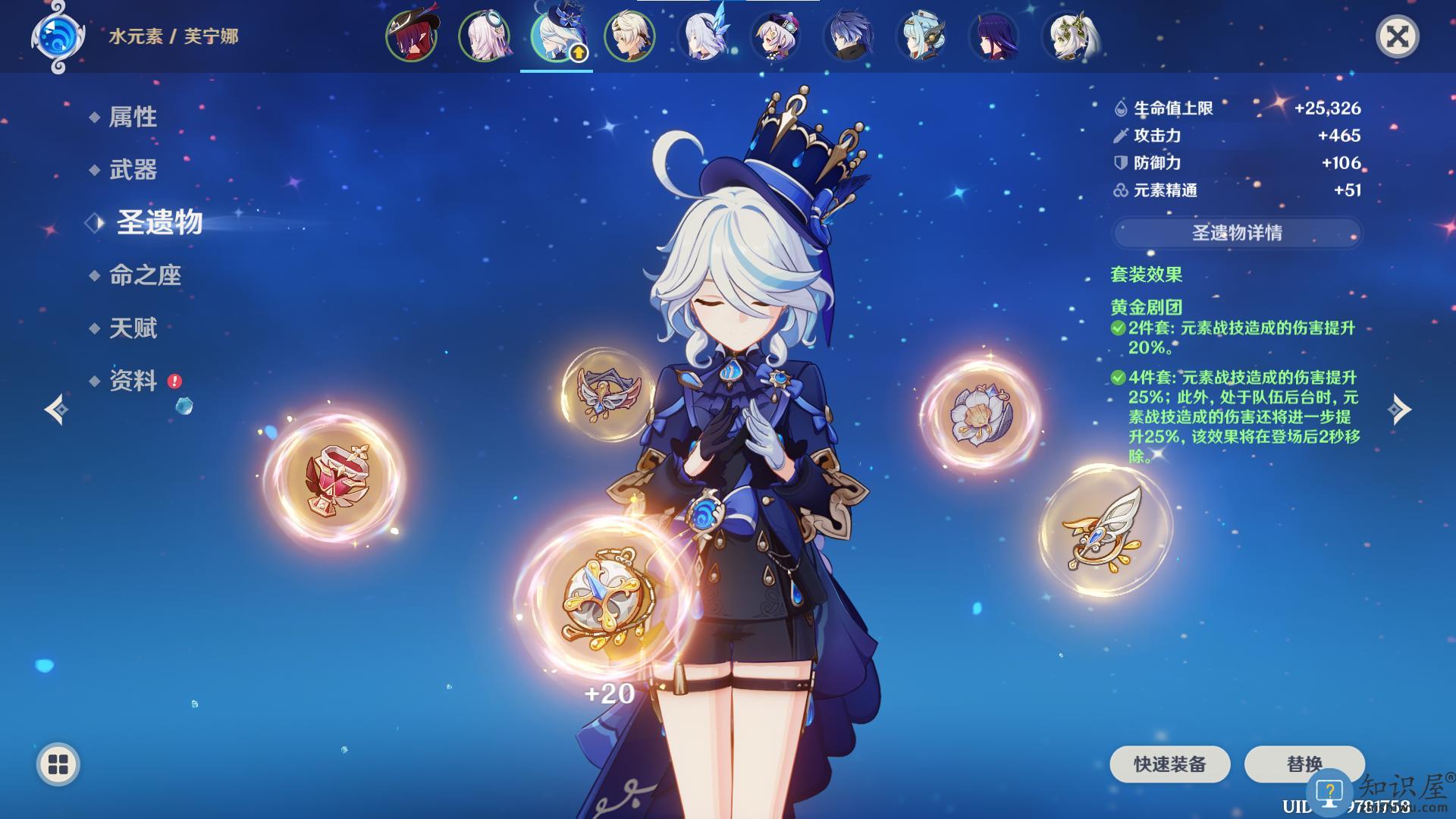Click the 快速装备 quick equip button
The height and width of the screenshot is (819, 1456).
(x=1169, y=764)
